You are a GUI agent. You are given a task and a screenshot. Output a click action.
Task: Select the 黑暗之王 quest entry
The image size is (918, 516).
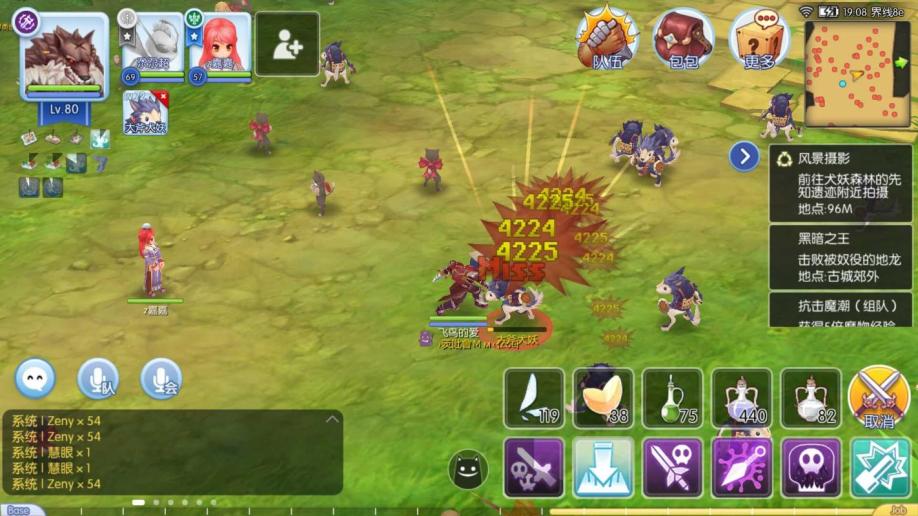(840, 255)
